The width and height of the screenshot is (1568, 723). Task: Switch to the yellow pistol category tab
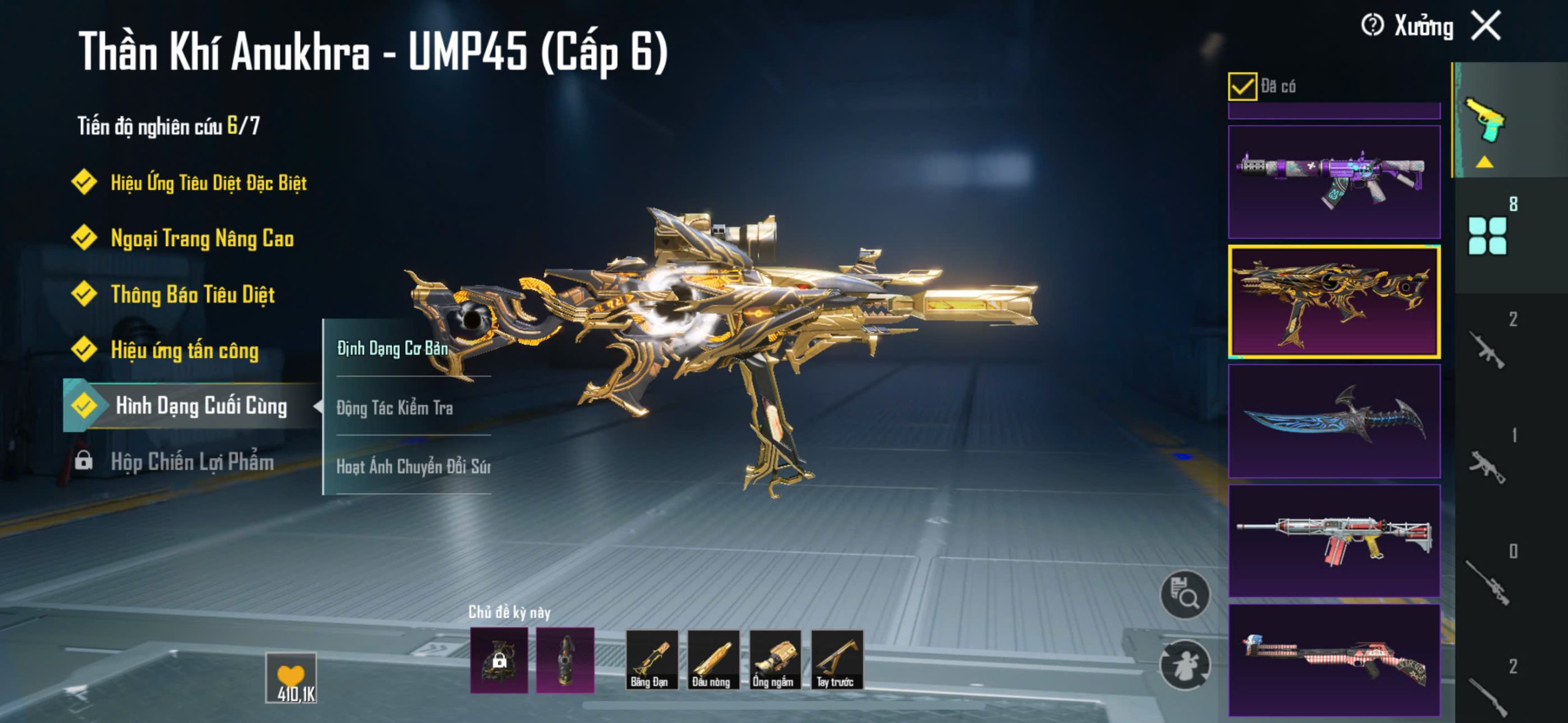click(x=1485, y=120)
